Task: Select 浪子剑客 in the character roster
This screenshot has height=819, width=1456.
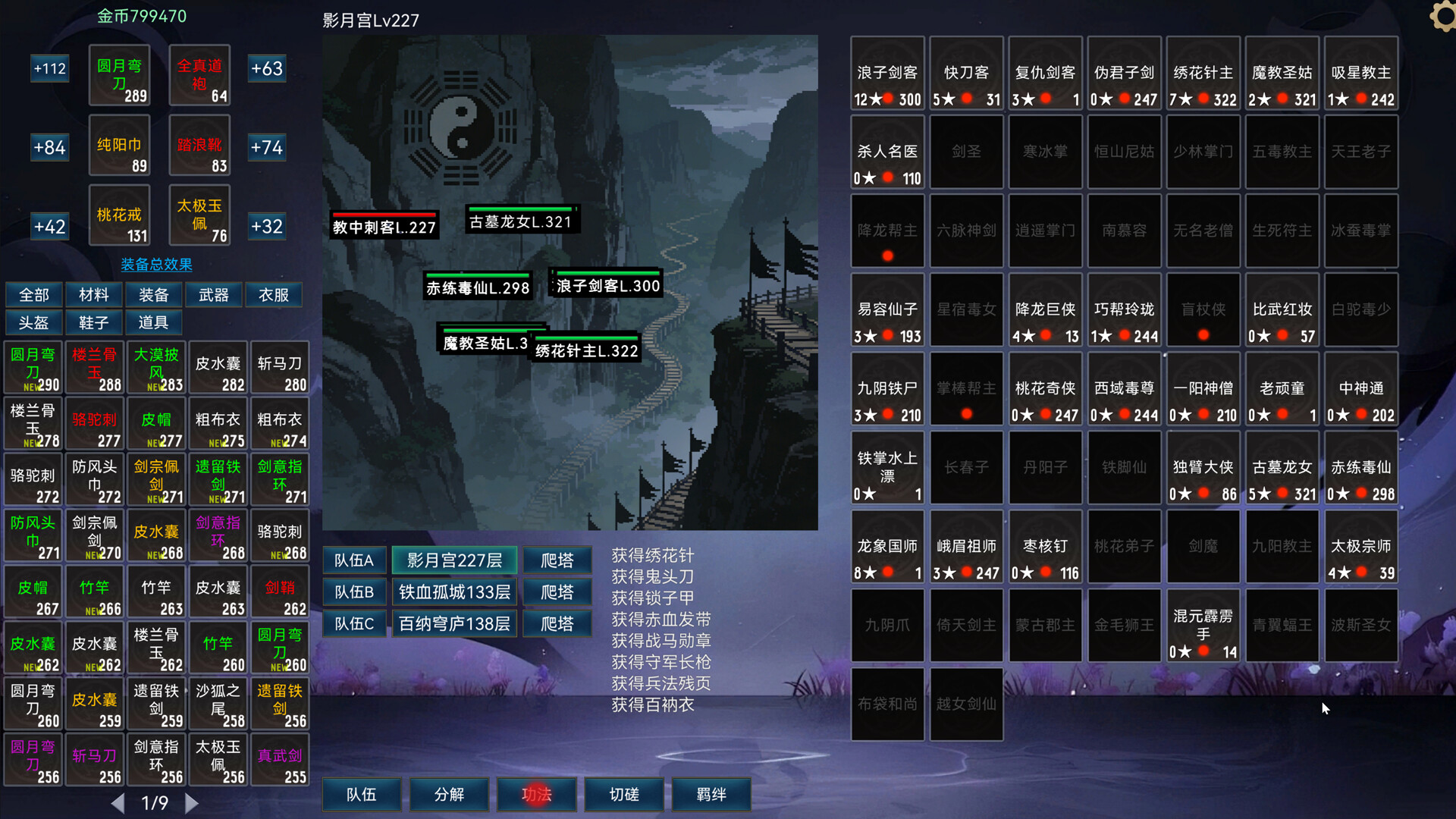Action: pos(887,73)
